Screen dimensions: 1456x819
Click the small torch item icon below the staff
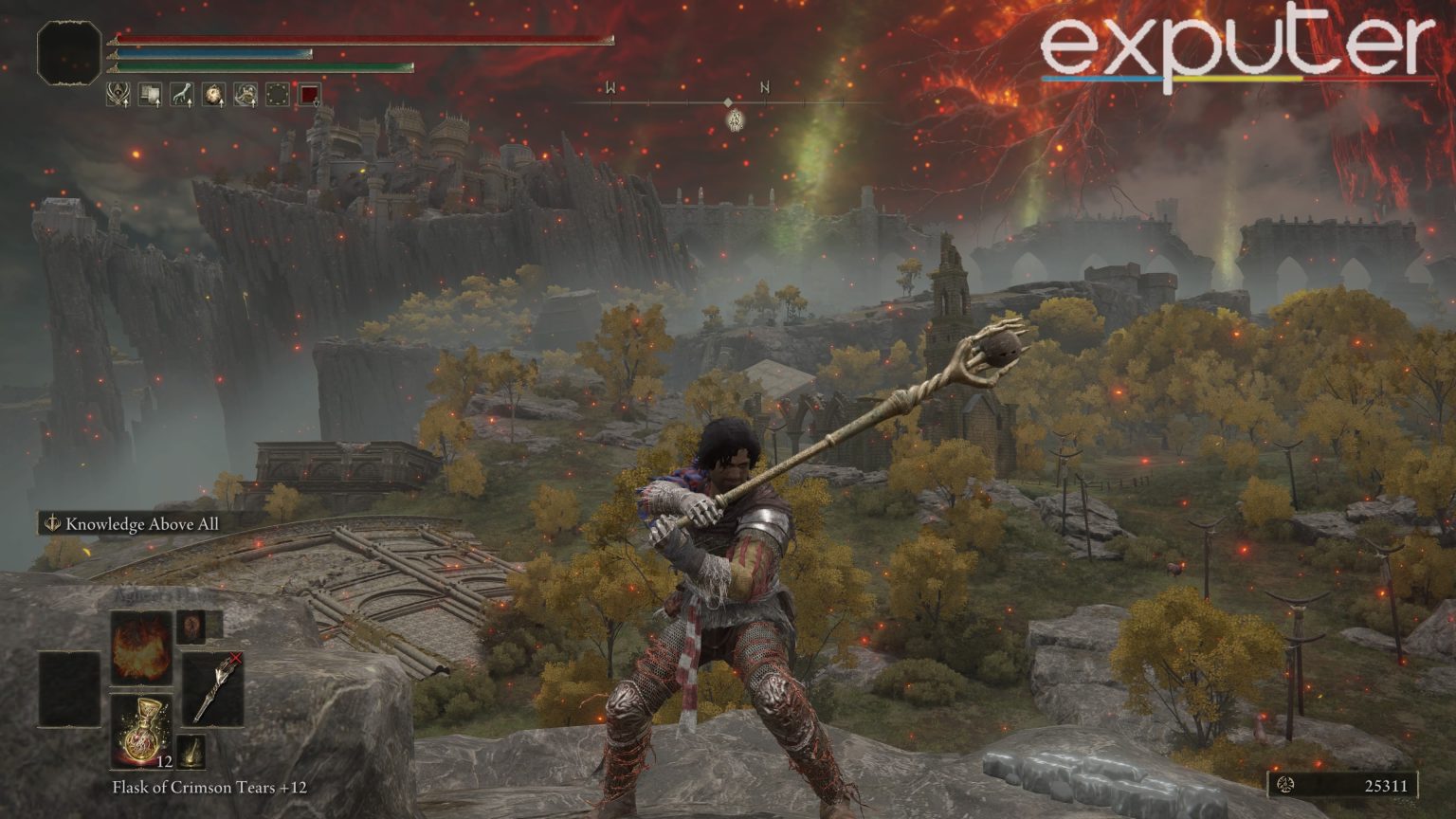[x=191, y=752]
